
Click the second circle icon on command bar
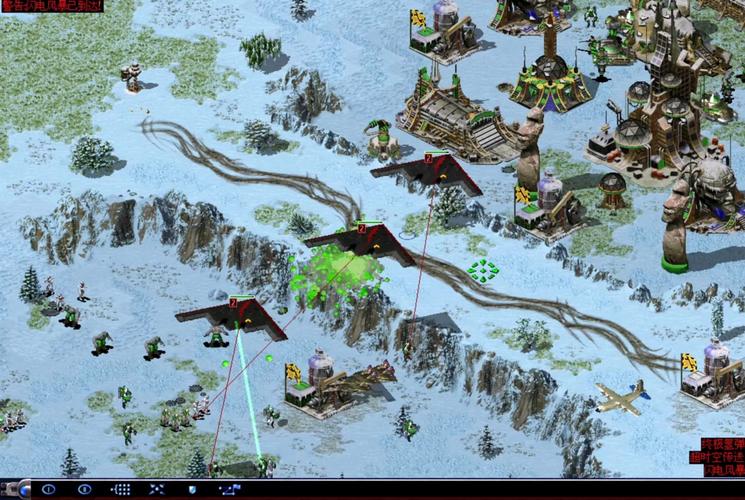tap(85, 489)
